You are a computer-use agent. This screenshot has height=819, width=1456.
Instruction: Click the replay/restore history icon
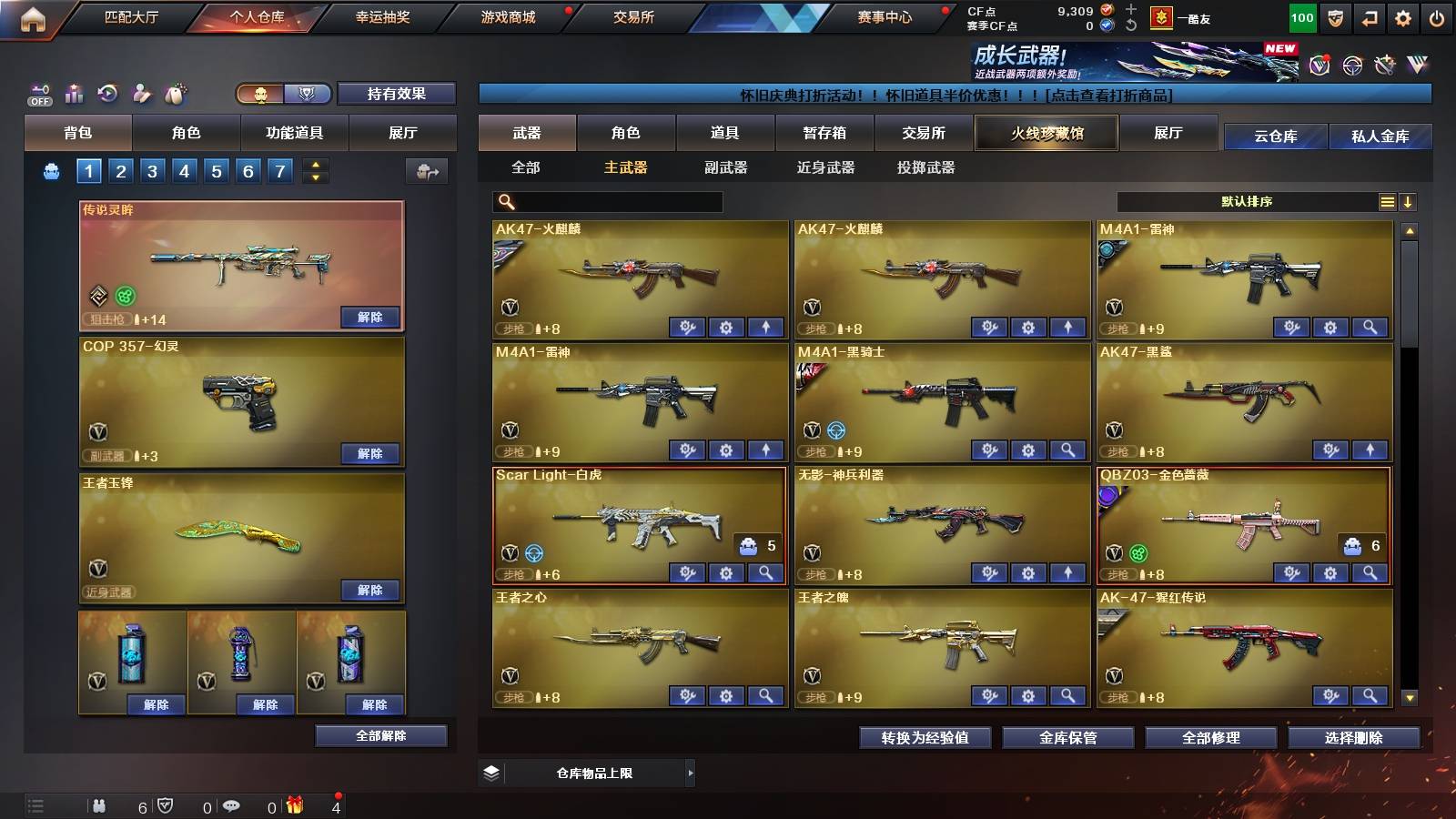pos(106,91)
